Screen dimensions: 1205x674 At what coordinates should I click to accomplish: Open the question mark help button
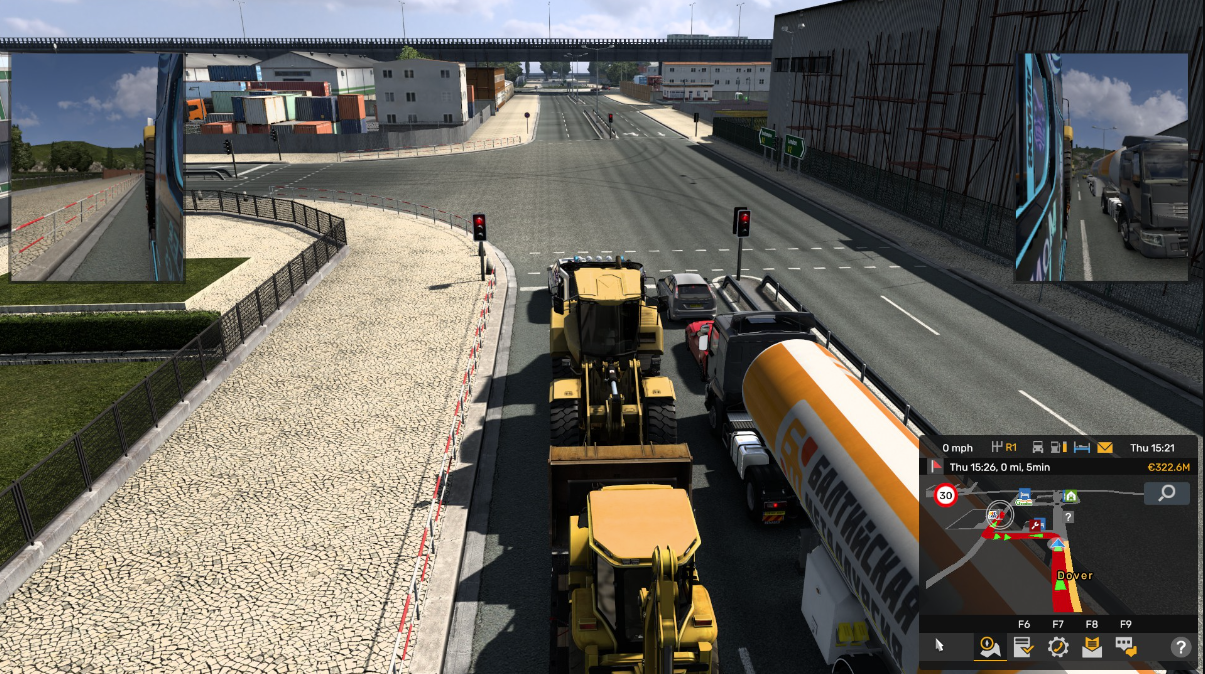click(x=1181, y=647)
